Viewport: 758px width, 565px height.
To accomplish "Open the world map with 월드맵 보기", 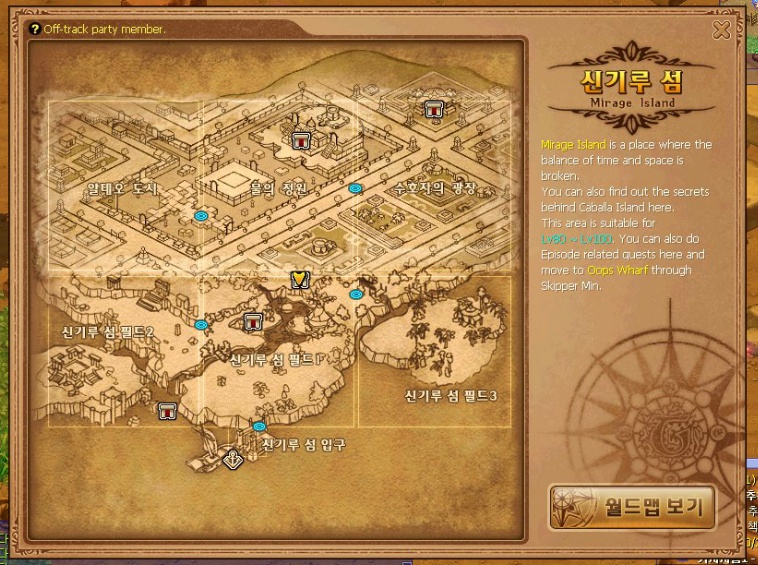I will click(x=631, y=507).
